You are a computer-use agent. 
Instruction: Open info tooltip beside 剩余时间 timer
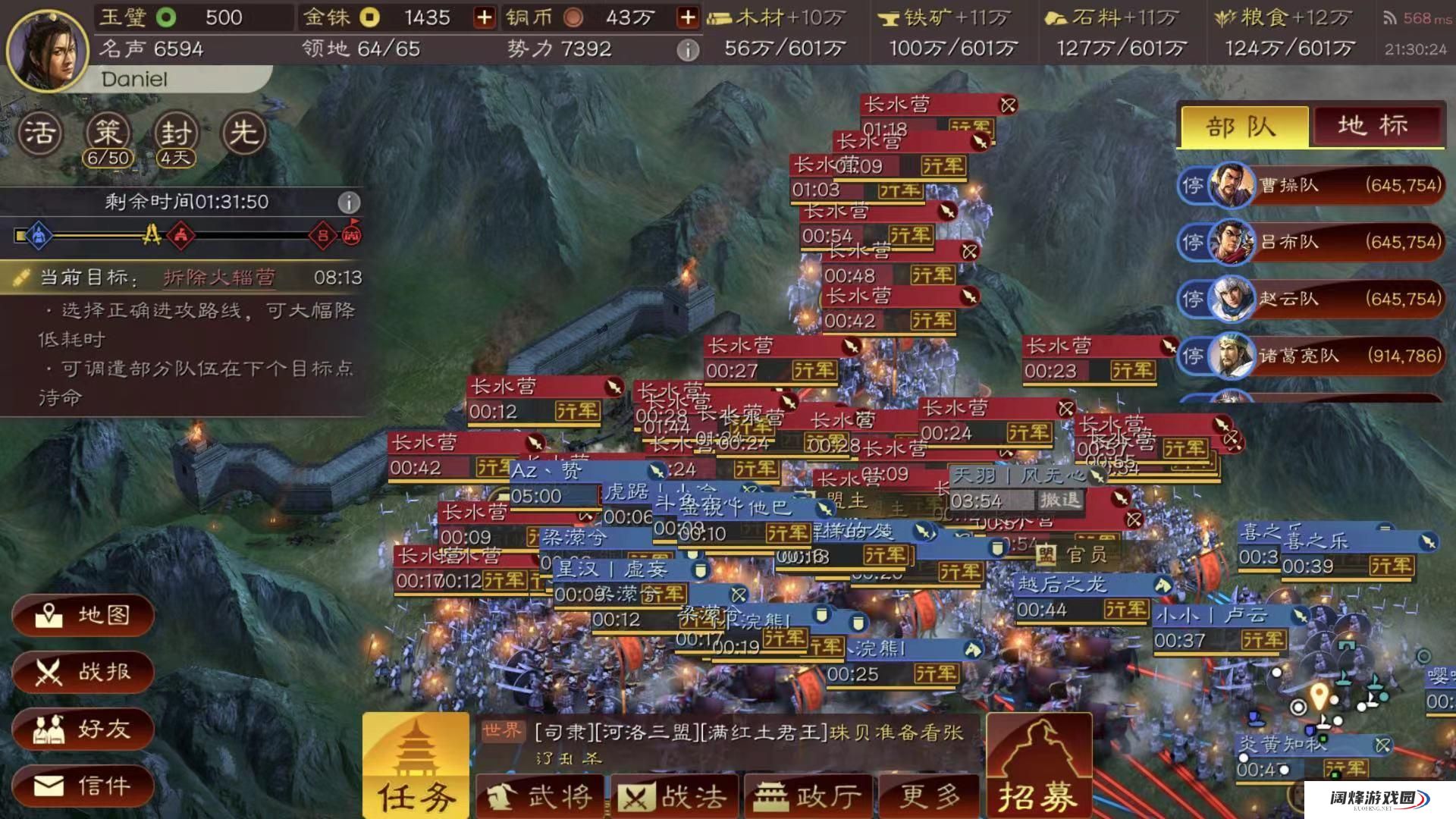[x=349, y=202]
